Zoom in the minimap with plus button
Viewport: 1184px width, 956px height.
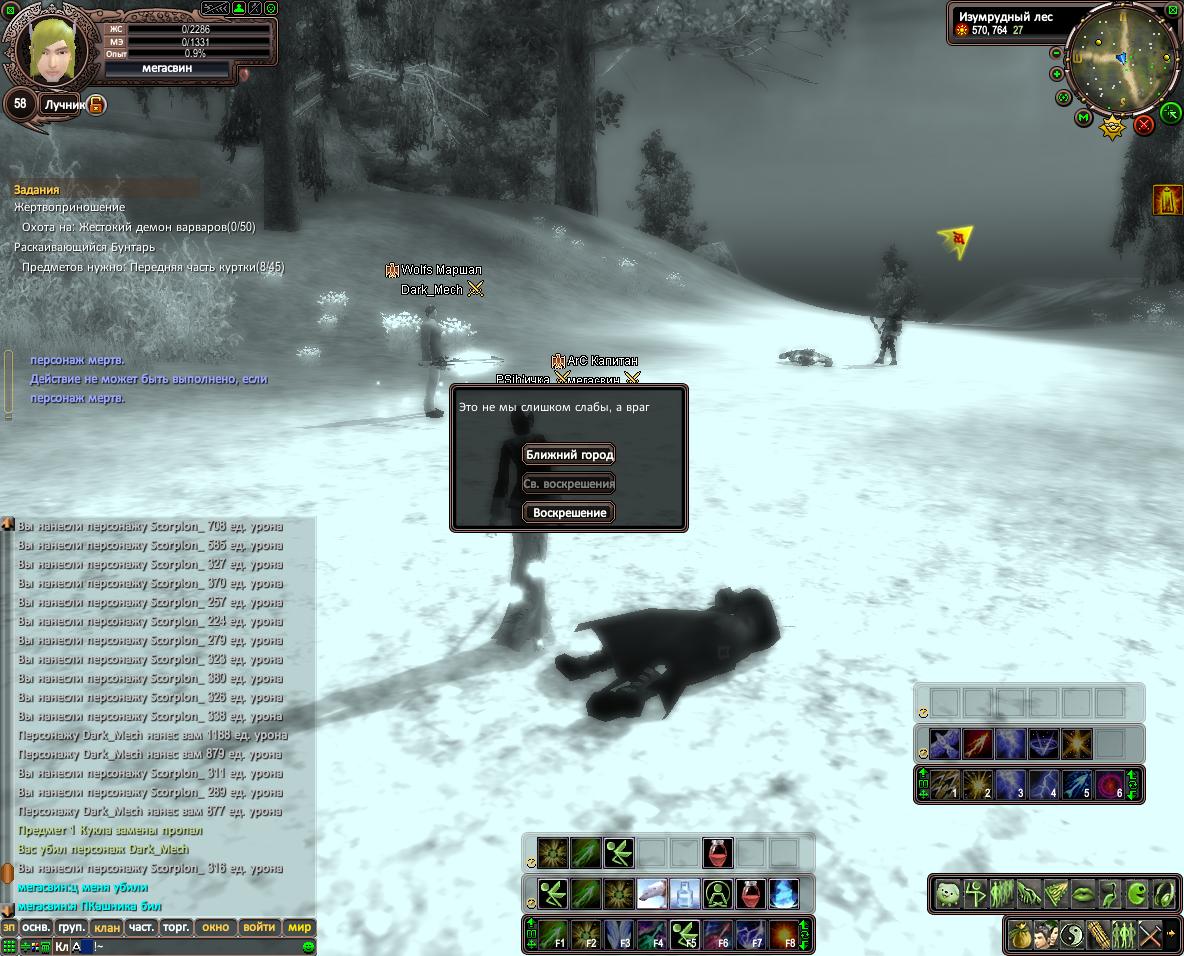1056,74
